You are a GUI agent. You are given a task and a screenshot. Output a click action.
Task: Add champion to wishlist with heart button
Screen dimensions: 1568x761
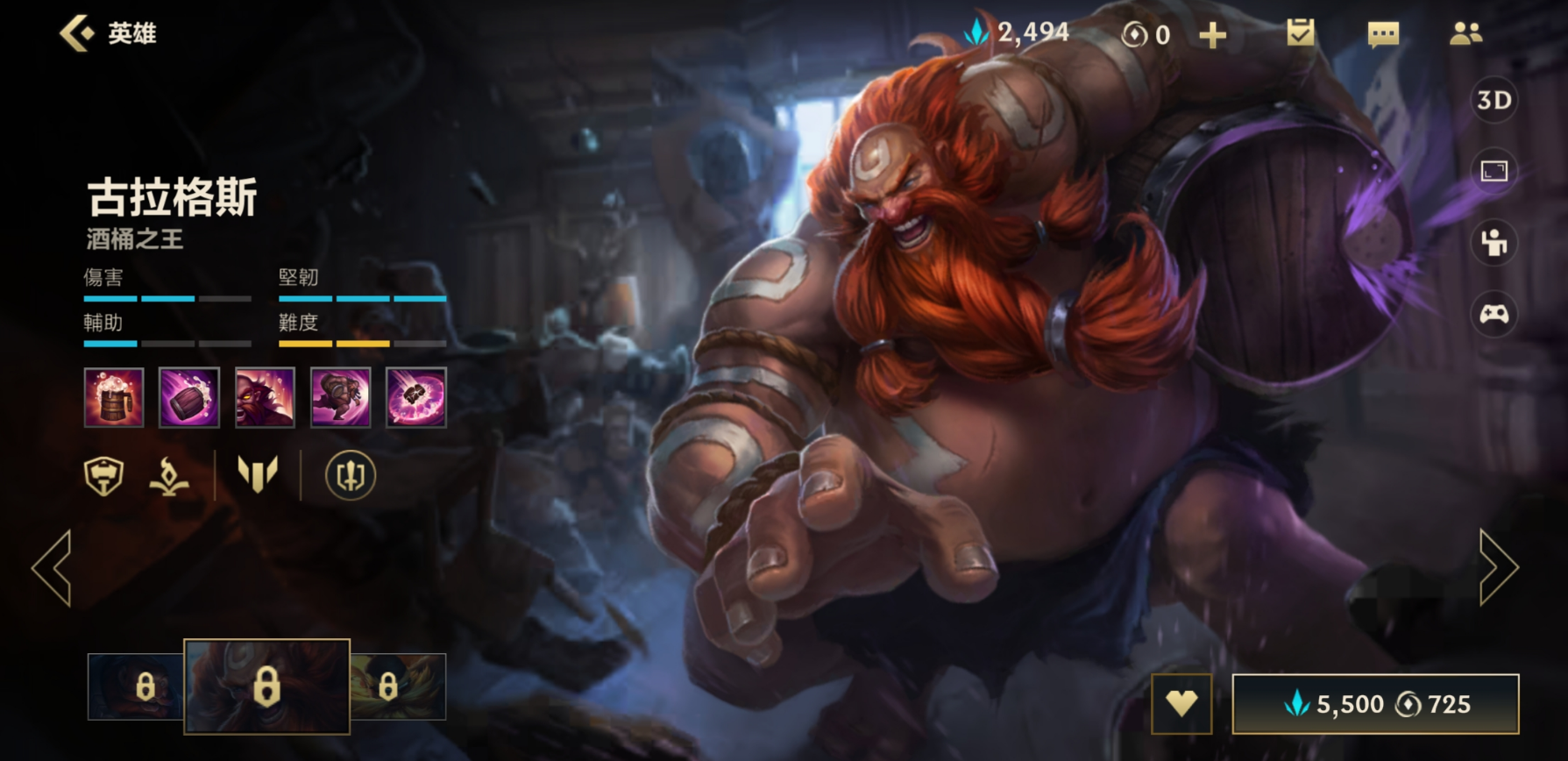pyautogui.click(x=1181, y=703)
